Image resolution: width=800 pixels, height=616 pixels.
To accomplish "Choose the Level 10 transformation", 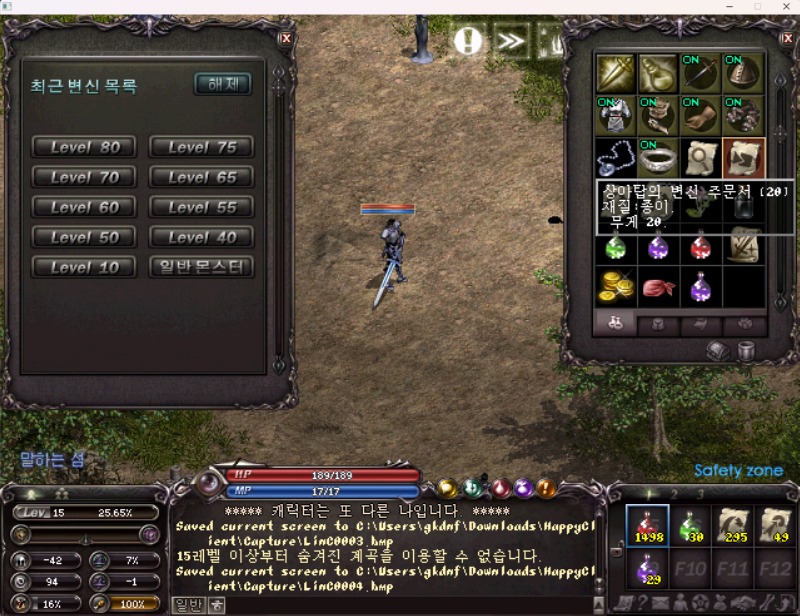I will [x=84, y=267].
